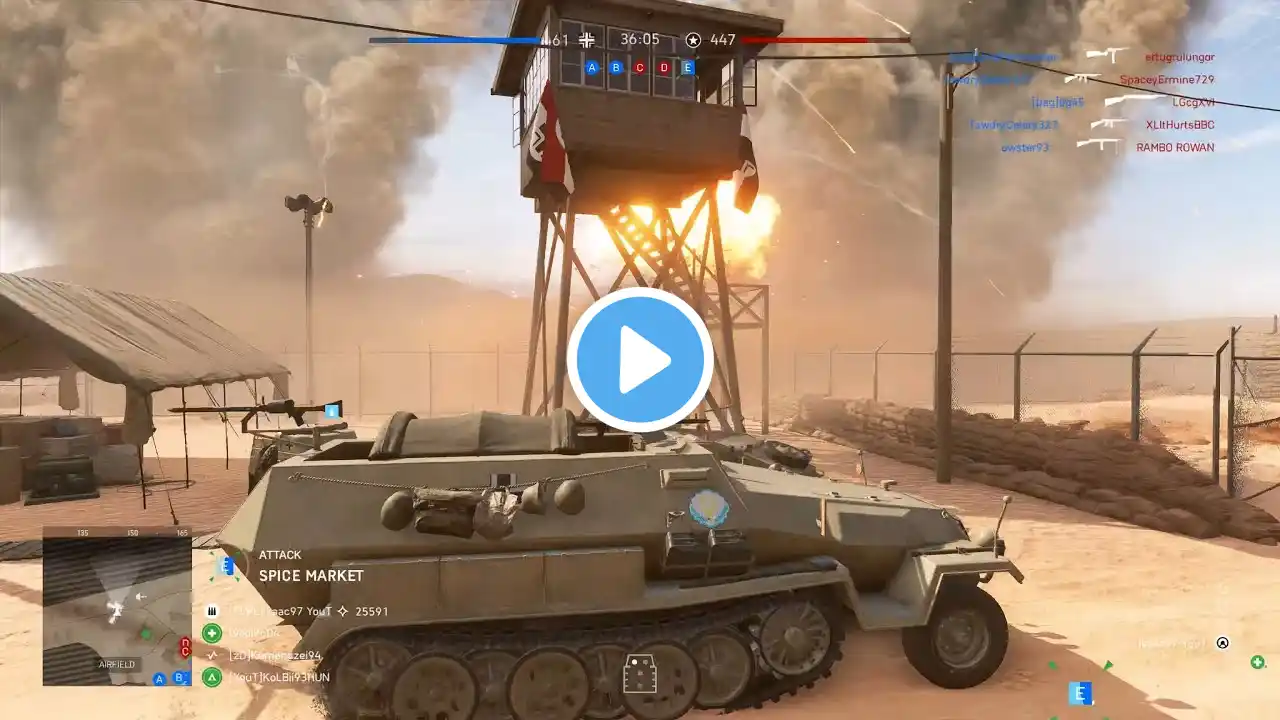Click the RAMBO ROWAN kill feed entry
Image resolution: width=1280 pixels, height=720 pixels.
tap(1175, 147)
